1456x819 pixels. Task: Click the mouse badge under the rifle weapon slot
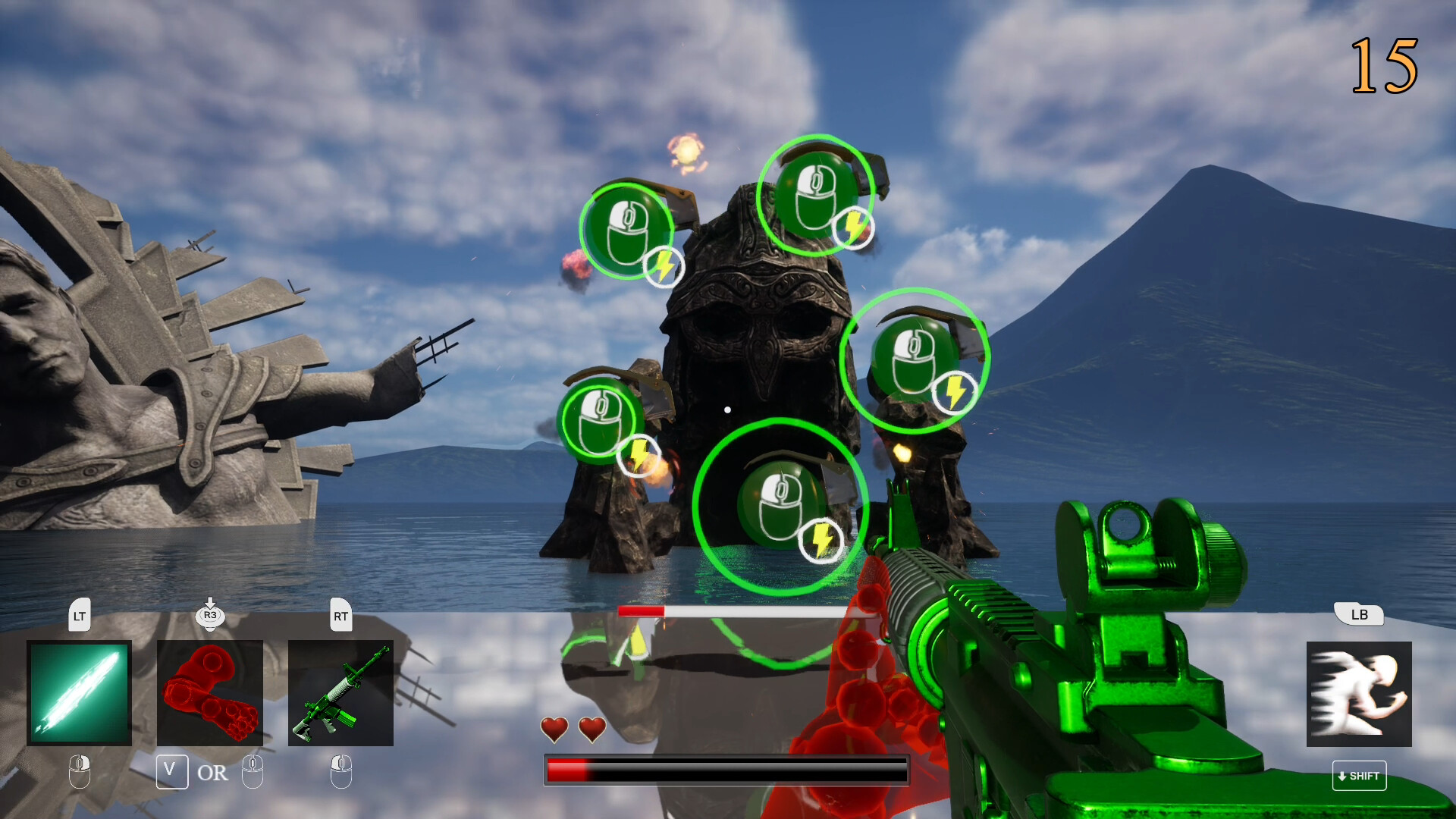(x=340, y=770)
